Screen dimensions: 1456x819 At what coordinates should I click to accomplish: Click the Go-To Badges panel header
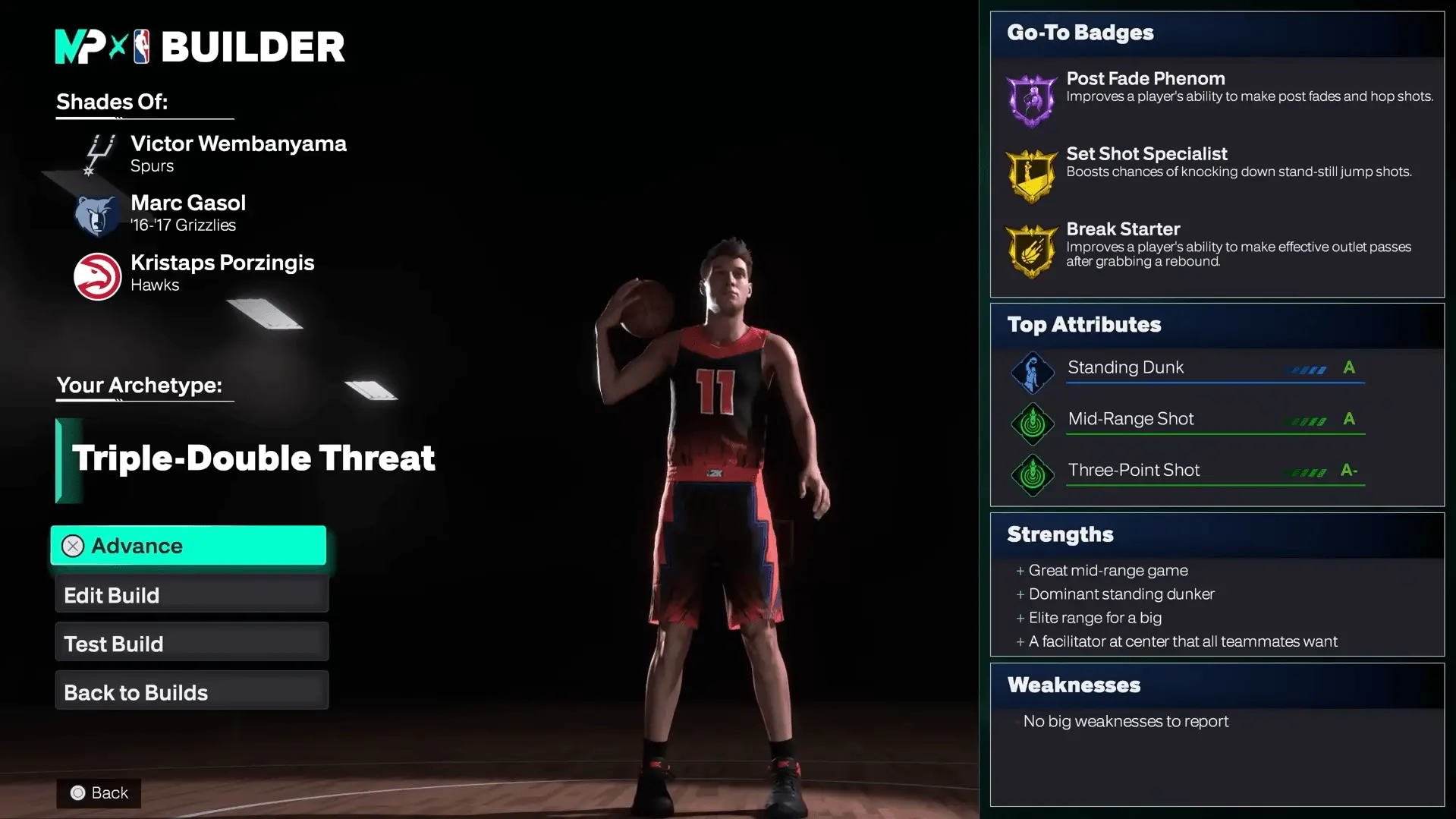(1079, 33)
